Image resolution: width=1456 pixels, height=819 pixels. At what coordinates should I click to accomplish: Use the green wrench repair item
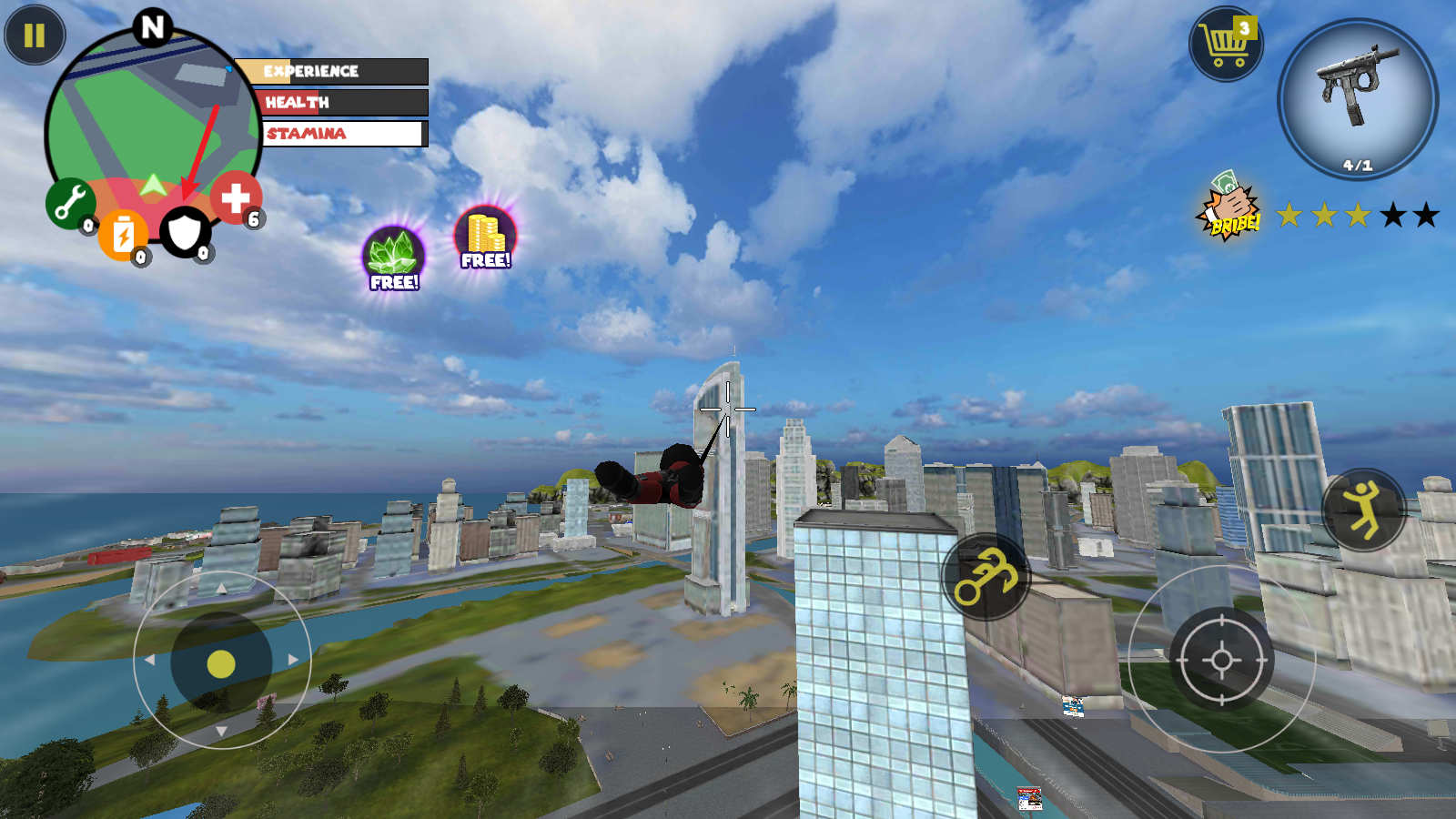69,203
